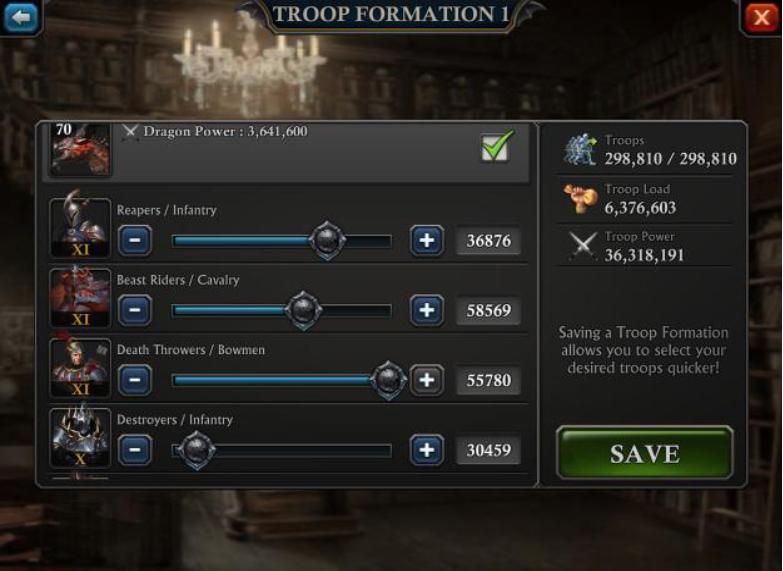Close the Troop Formation window
This screenshot has height=571, width=783.
761,17
